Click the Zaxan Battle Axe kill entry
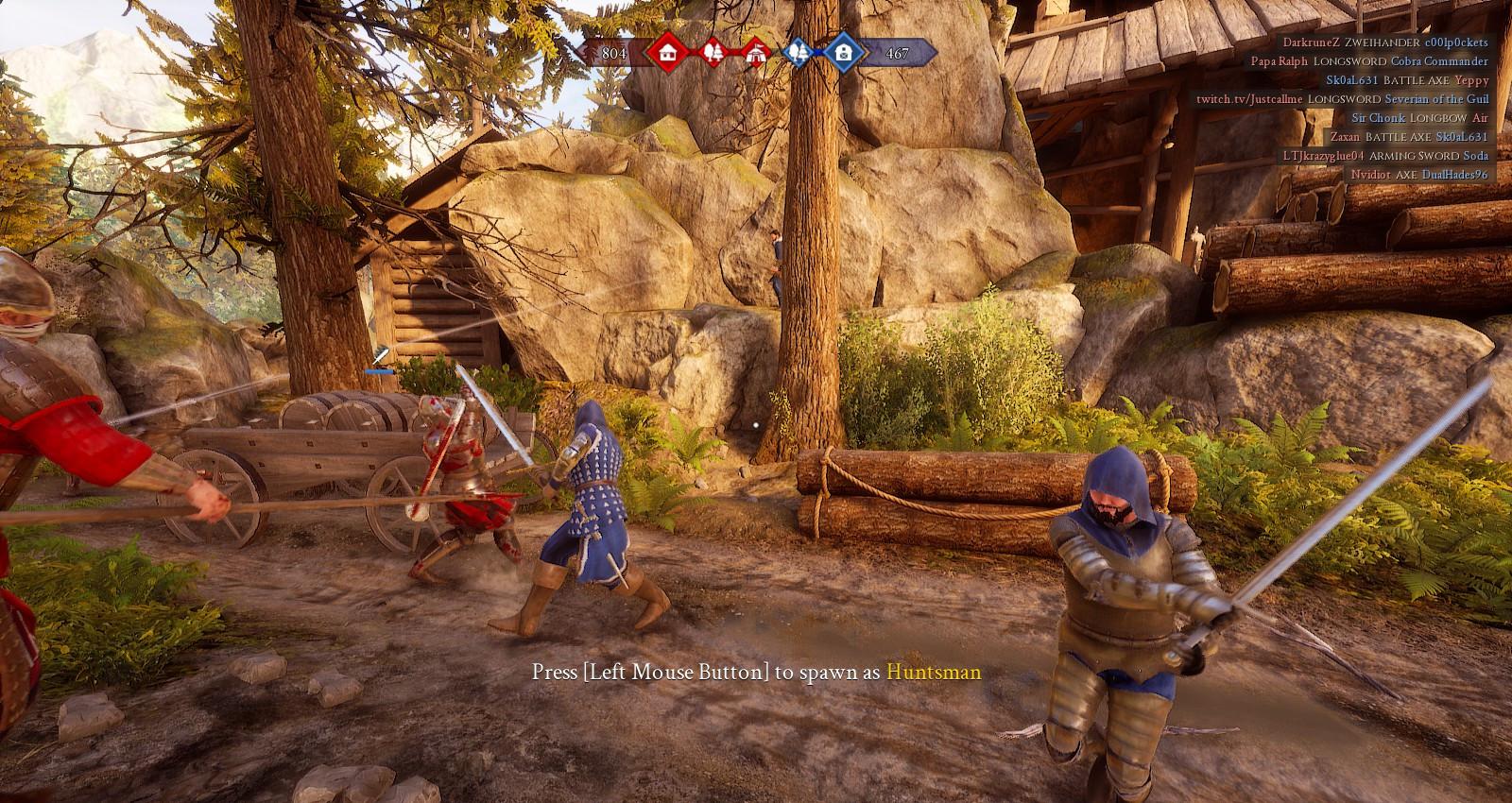Image resolution: width=1512 pixels, height=803 pixels. click(x=1409, y=137)
